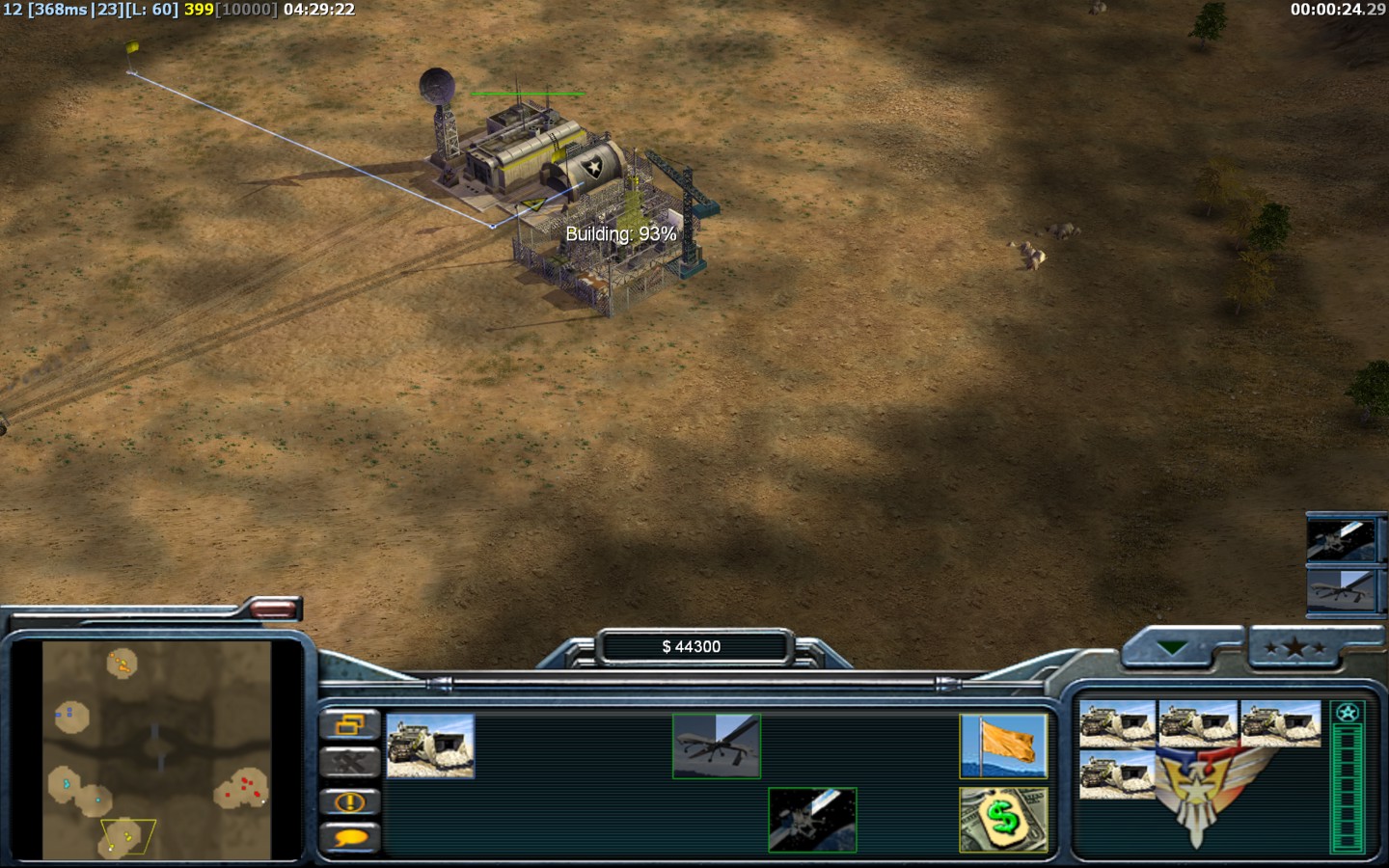Select the greyed hammer and wrench button
Image resolution: width=1389 pixels, height=868 pixels.
pyautogui.click(x=349, y=763)
